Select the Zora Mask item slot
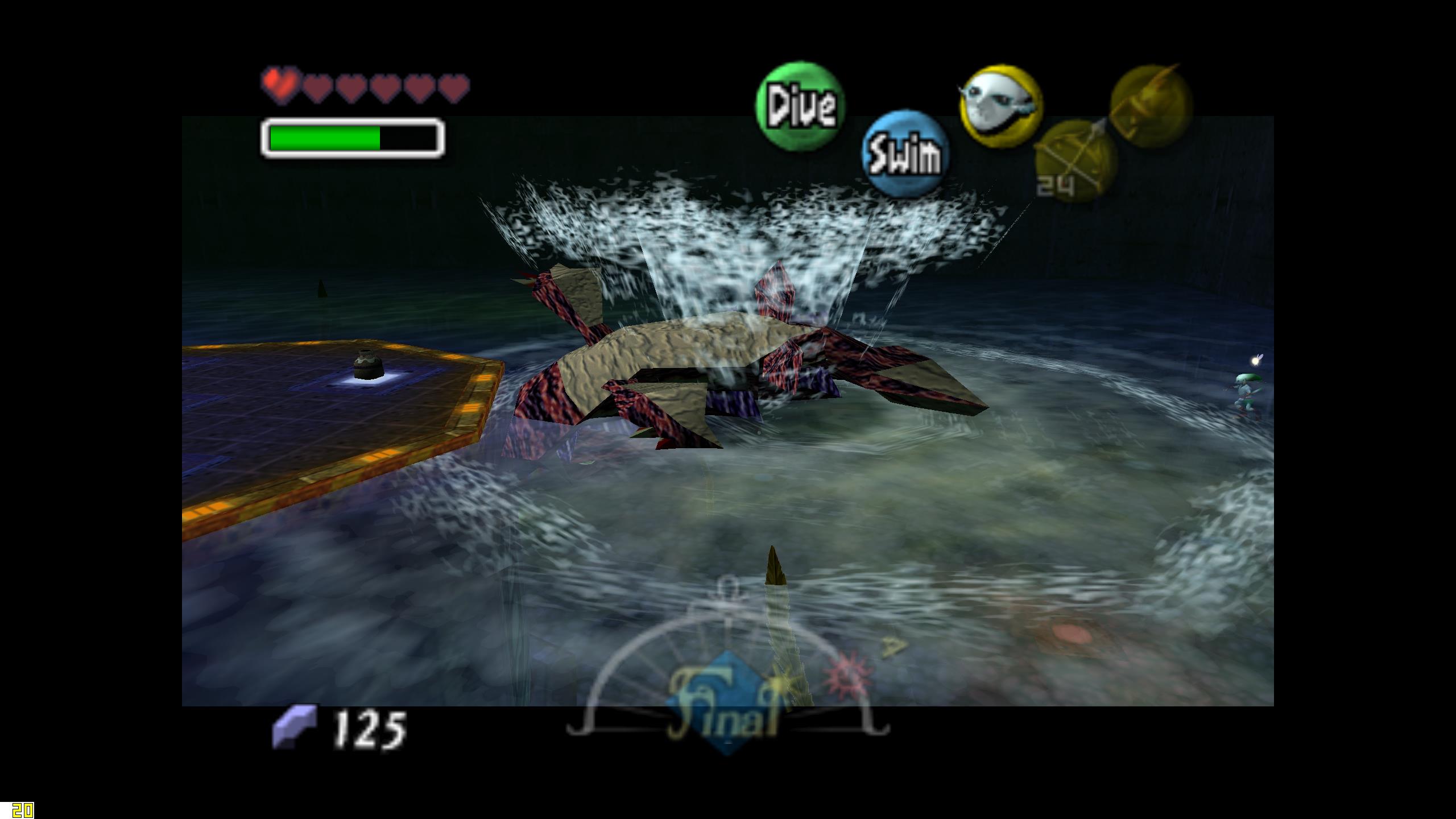The image size is (1456, 819). (x=1000, y=106)
